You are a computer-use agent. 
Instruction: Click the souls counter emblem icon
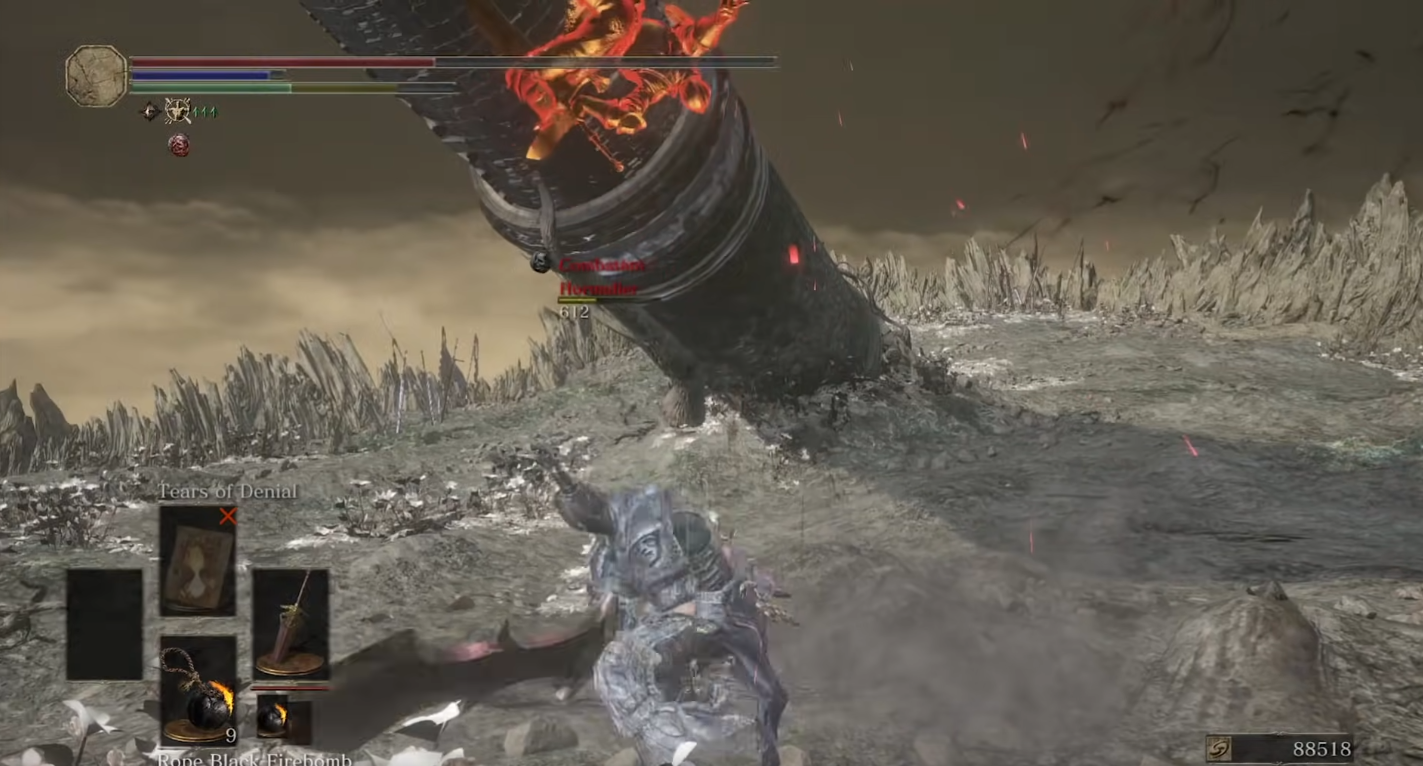tap(1219, 749)
